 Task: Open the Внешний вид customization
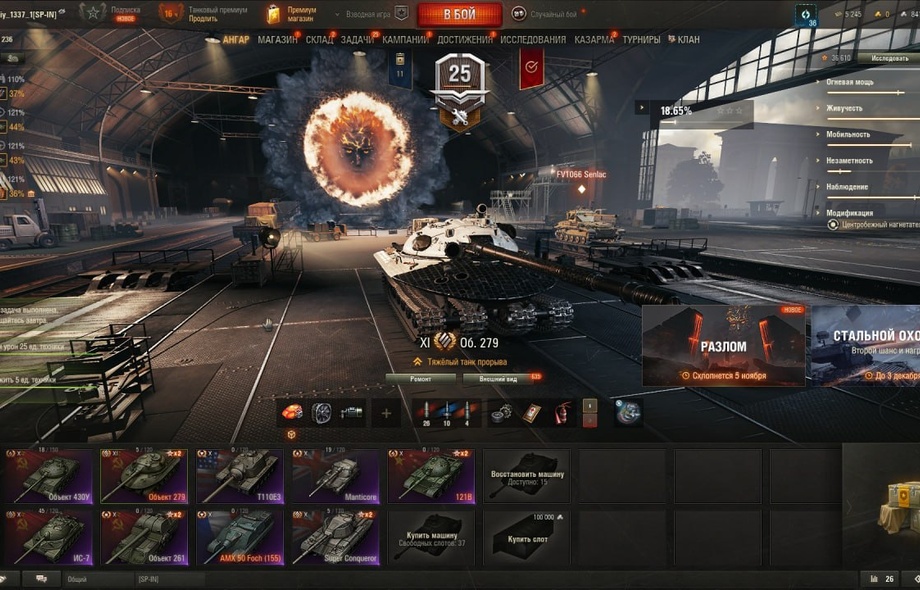(x=498, y=378)
